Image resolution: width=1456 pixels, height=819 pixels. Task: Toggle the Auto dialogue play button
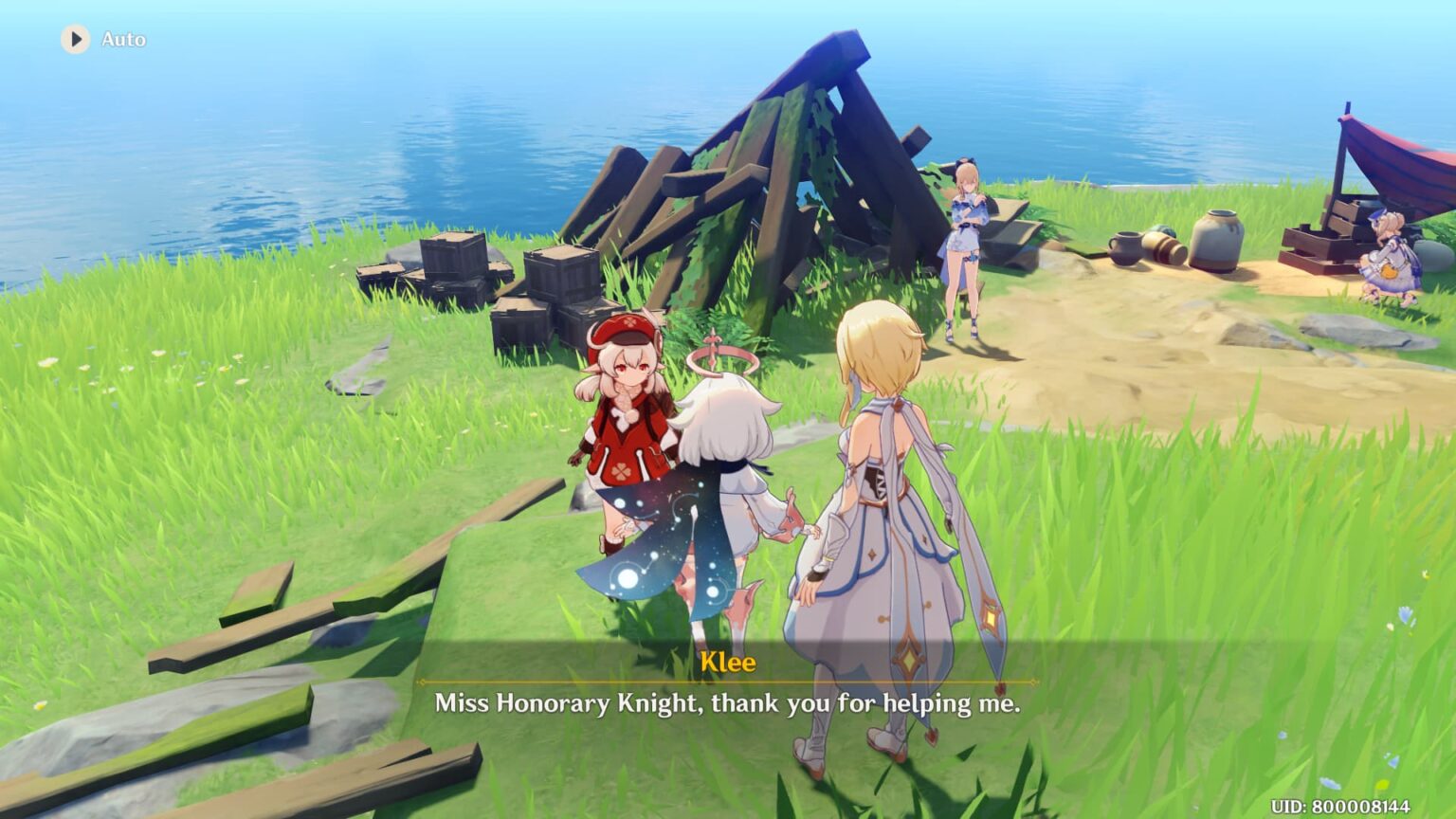[76, 39]
